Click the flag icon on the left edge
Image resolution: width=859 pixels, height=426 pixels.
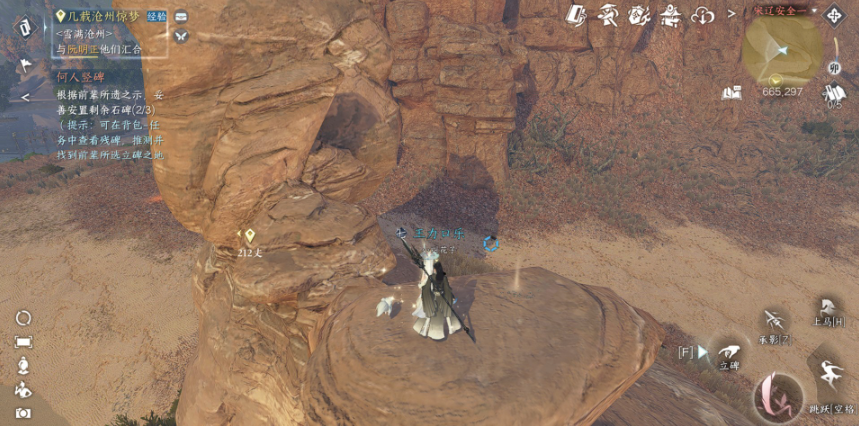pyautogui.click(x=22, y=64)
